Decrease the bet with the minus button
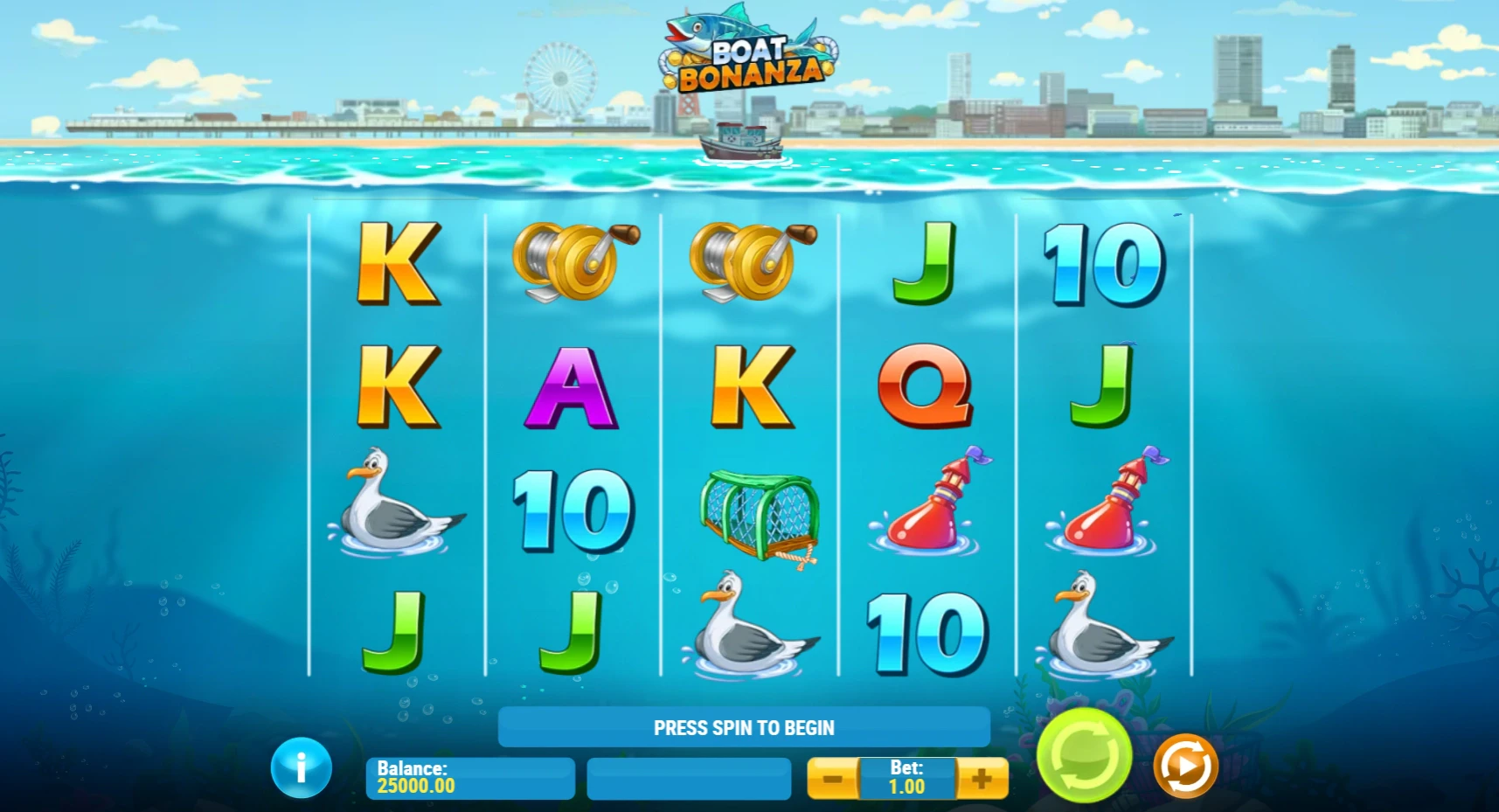 833,778
